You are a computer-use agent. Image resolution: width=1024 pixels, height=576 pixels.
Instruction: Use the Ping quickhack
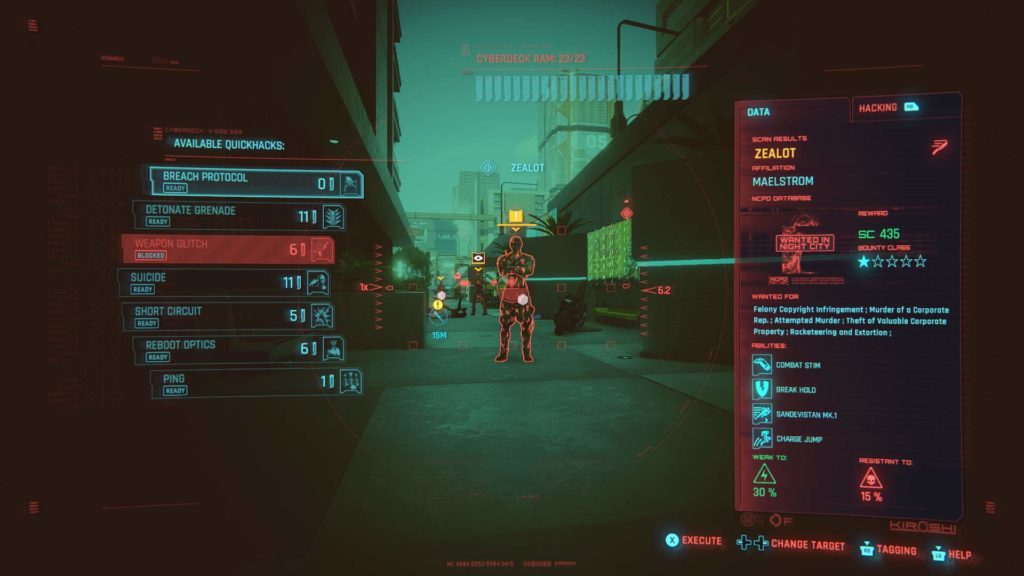point(256,383)
